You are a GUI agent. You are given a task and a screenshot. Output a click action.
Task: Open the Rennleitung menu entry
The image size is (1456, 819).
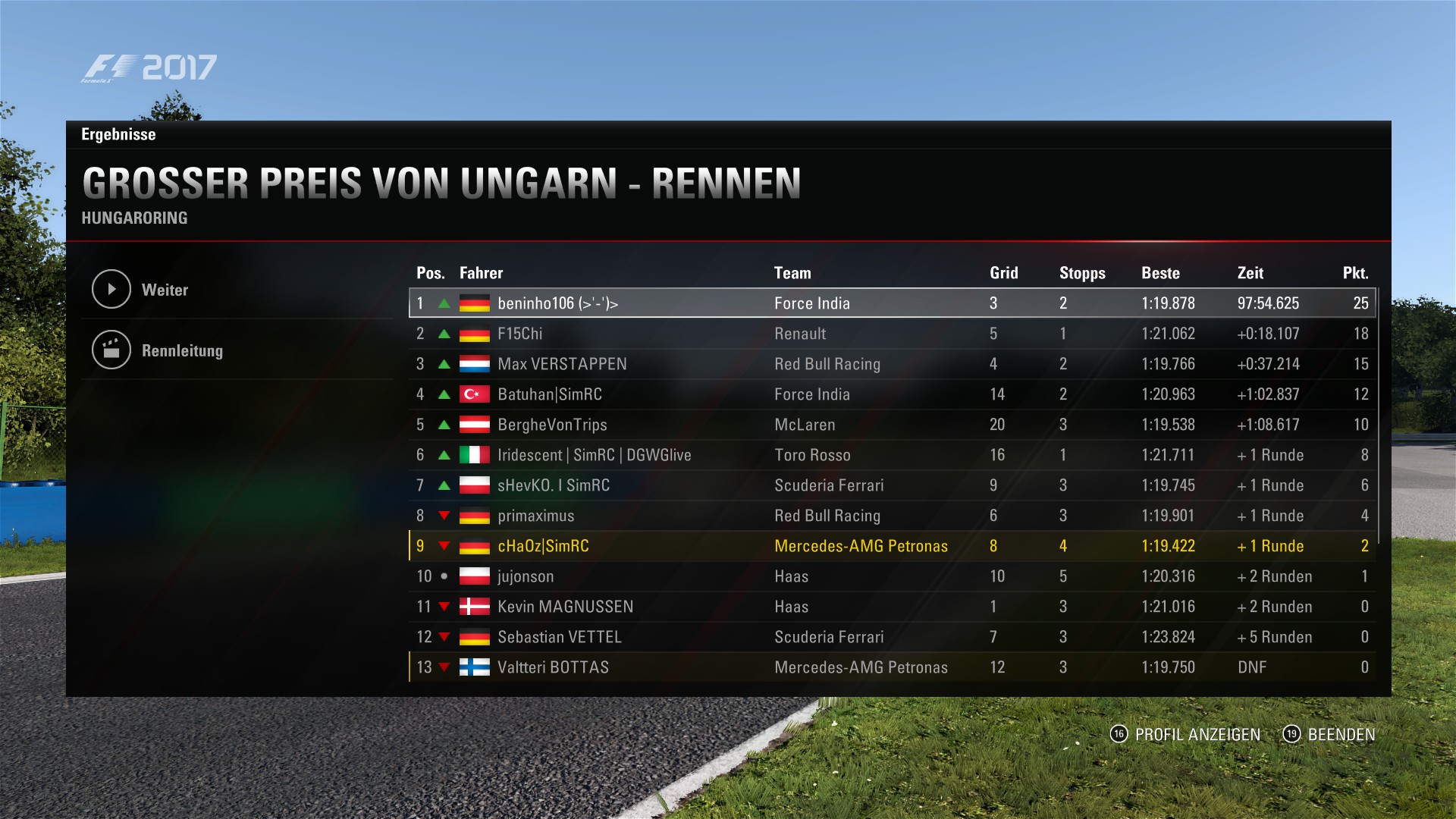tap(182, 350)
